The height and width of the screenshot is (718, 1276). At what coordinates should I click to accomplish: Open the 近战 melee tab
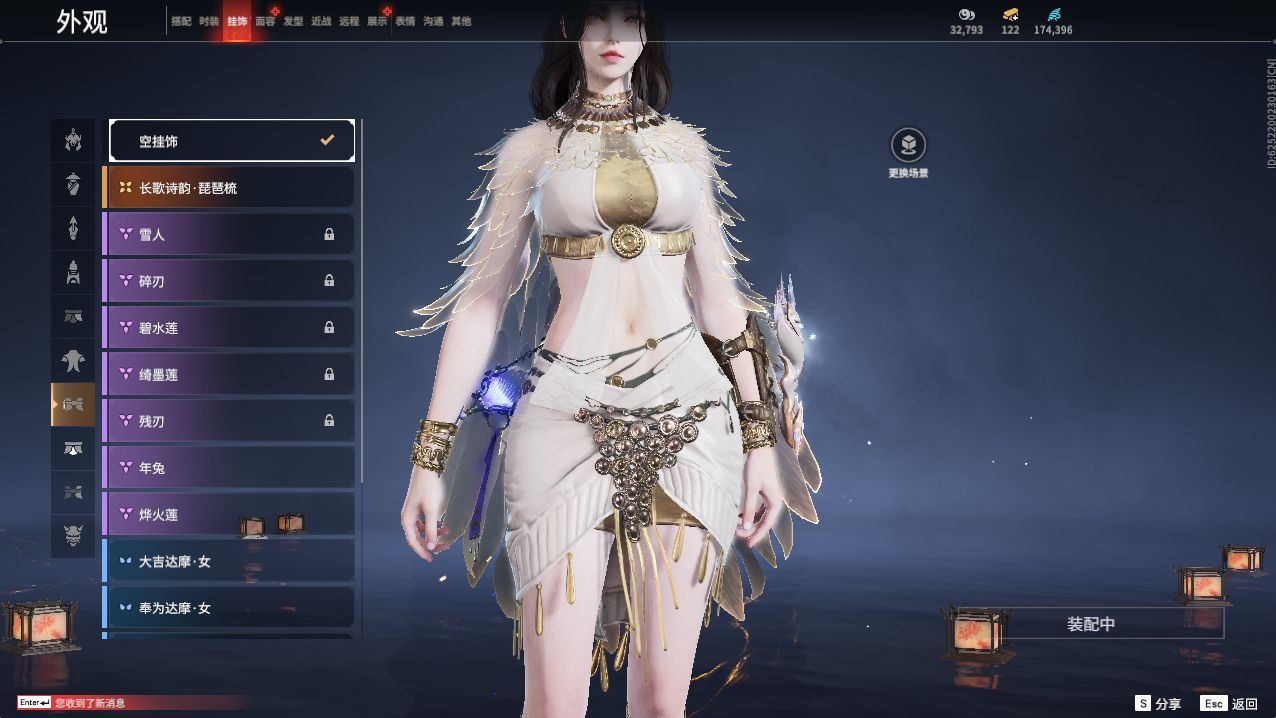coord(321,21)
